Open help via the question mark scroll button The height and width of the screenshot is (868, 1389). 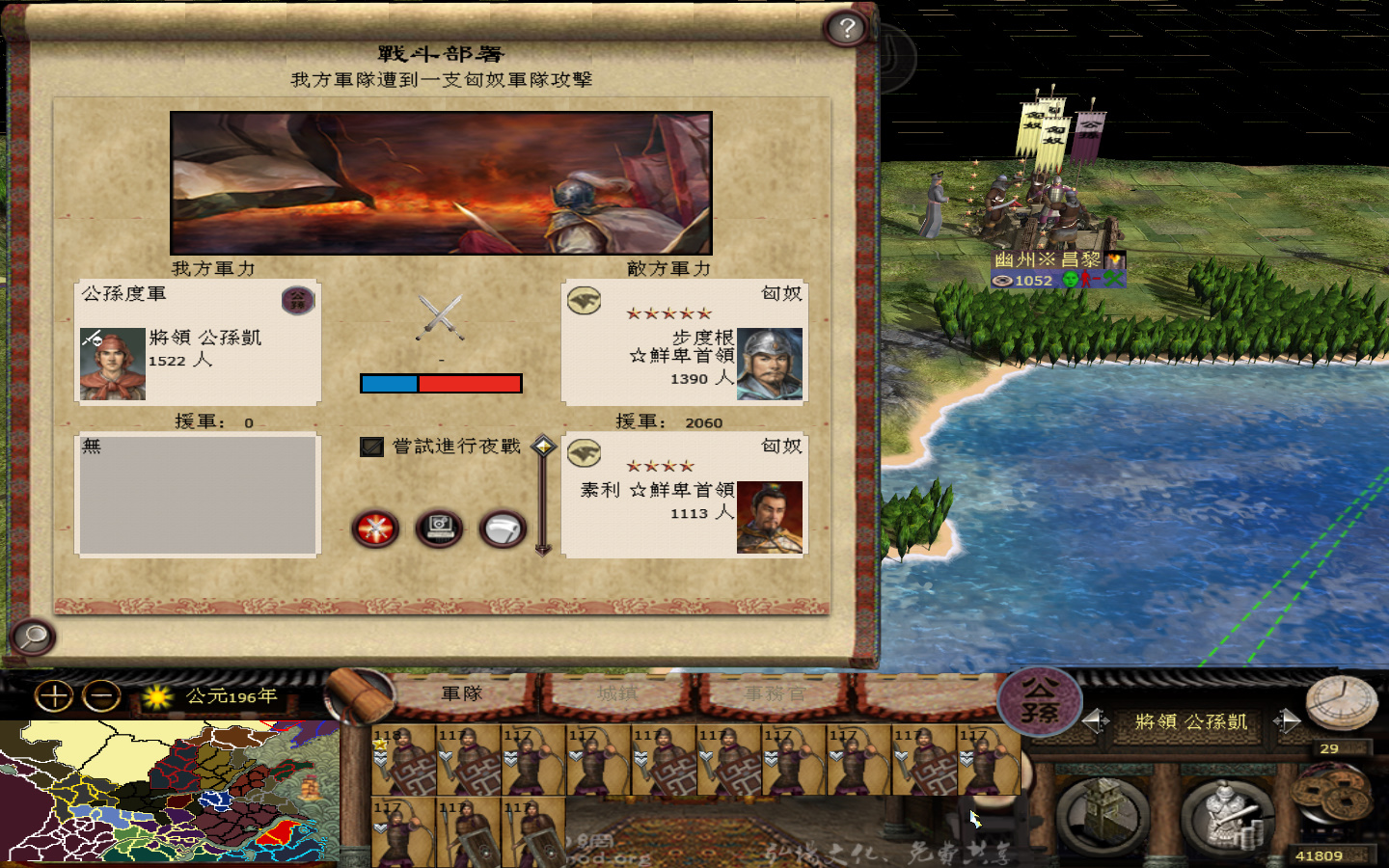847,27
